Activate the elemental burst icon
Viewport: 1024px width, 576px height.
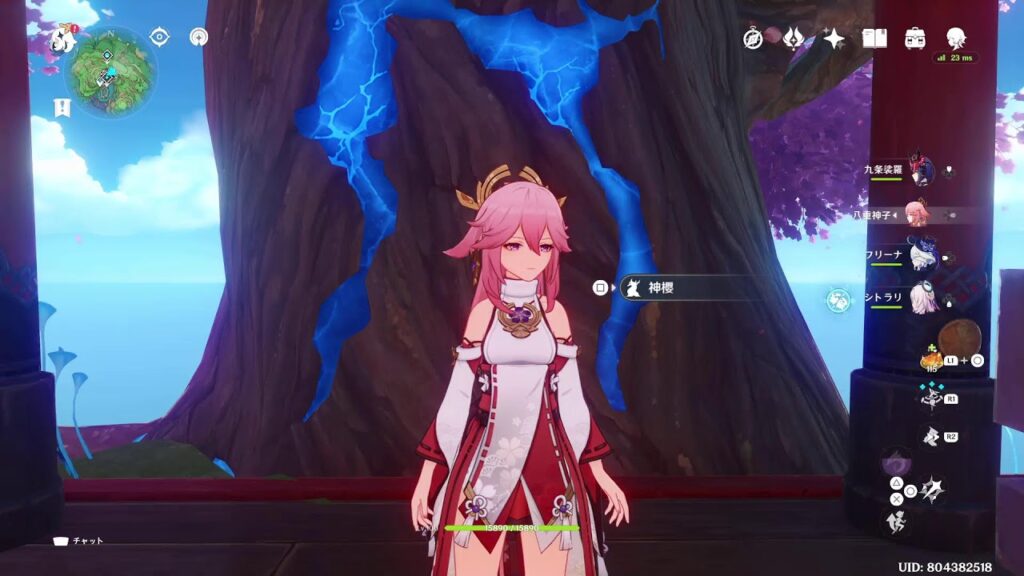[x=930, y=435]
